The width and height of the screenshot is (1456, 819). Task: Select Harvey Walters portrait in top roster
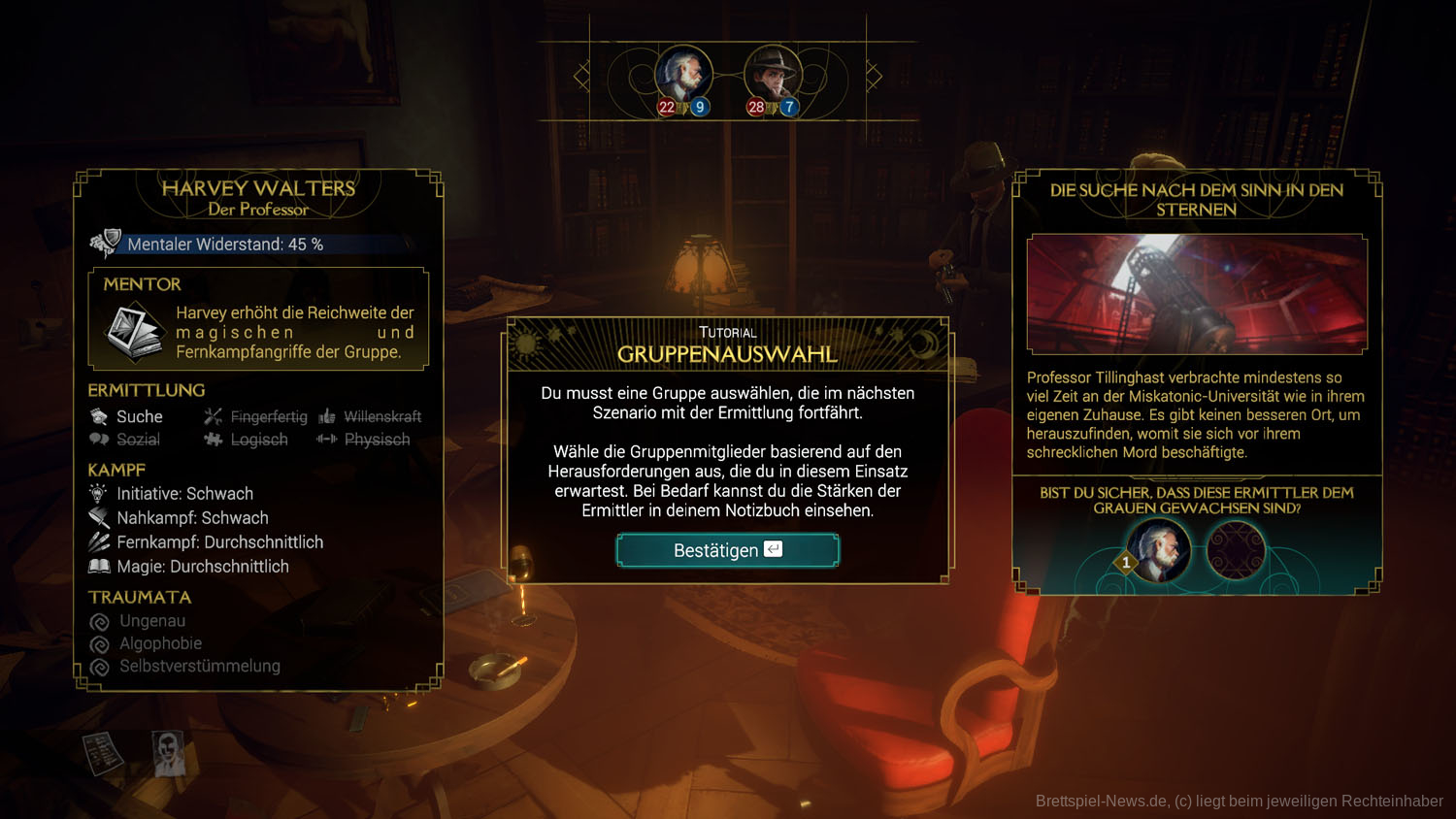point(683,75)
